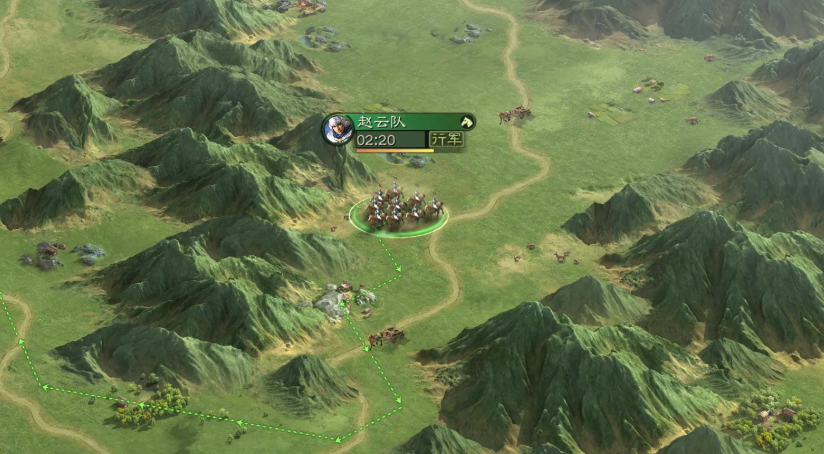This screenshot has height=454, width=824.
Task: Click the 行军 marching status tag
Action: 446,139
